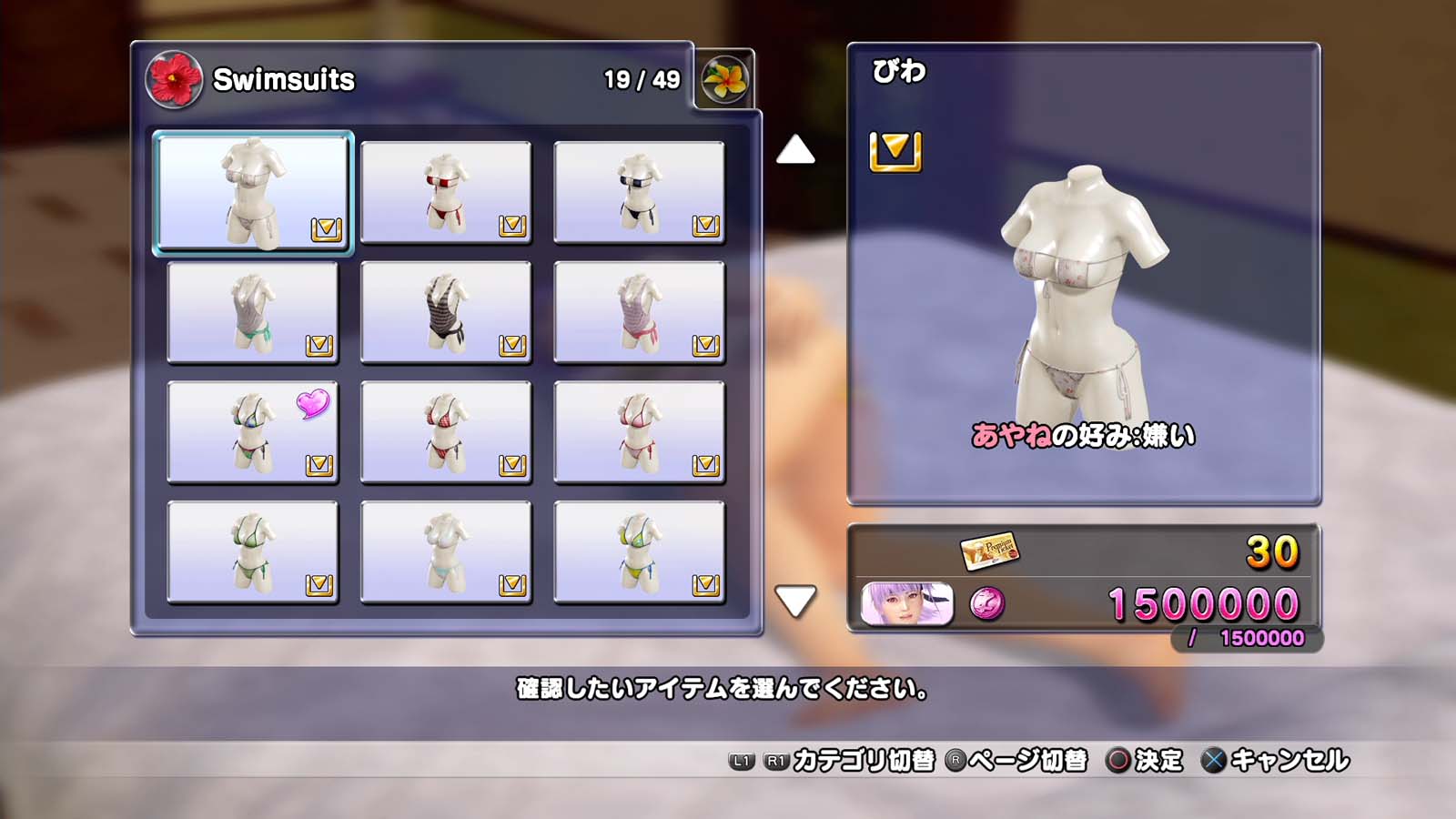Select the grey top with green bottoms
1456x819 pixels.
point(253,312)
